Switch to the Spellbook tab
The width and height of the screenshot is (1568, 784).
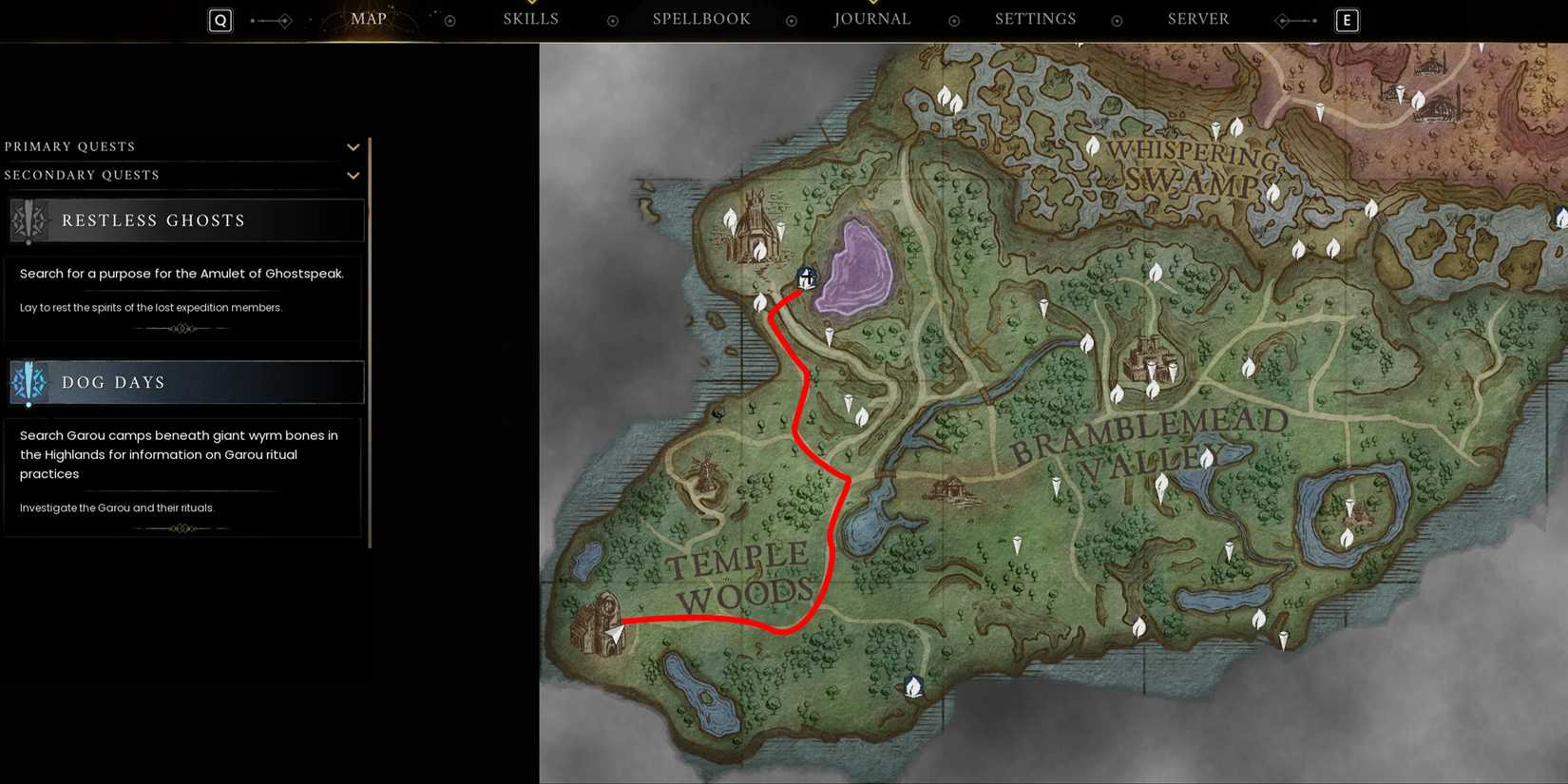[x=700, y=18]
